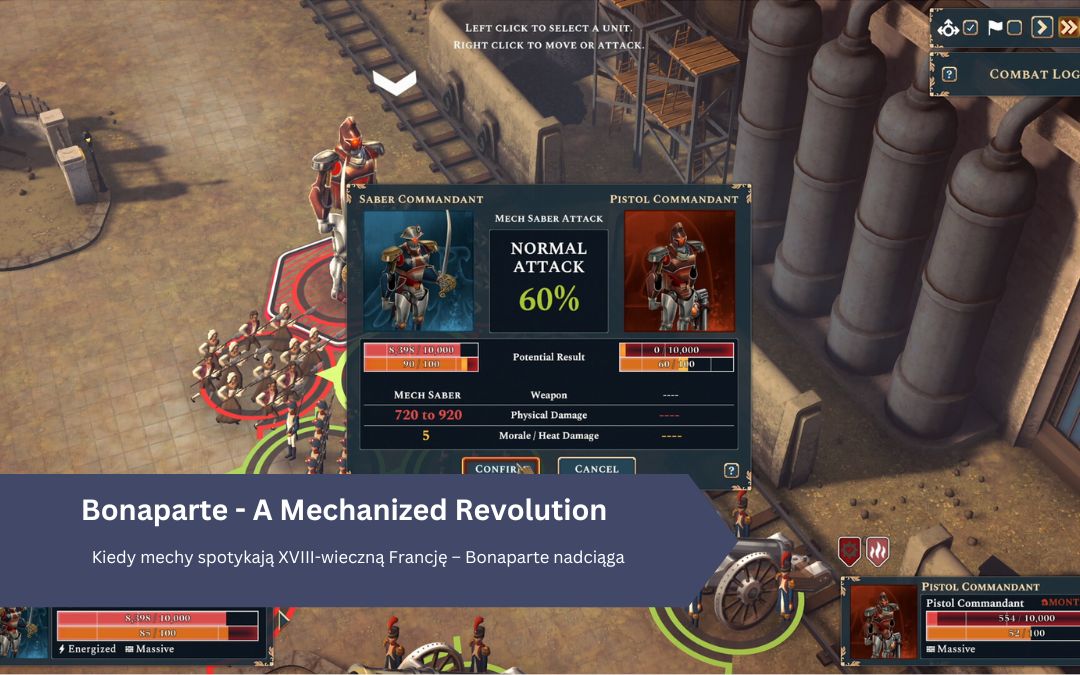Viewport: 1080px width, 675px height.
Task: Open the Combat Log panel
Action: (1033, 74)
